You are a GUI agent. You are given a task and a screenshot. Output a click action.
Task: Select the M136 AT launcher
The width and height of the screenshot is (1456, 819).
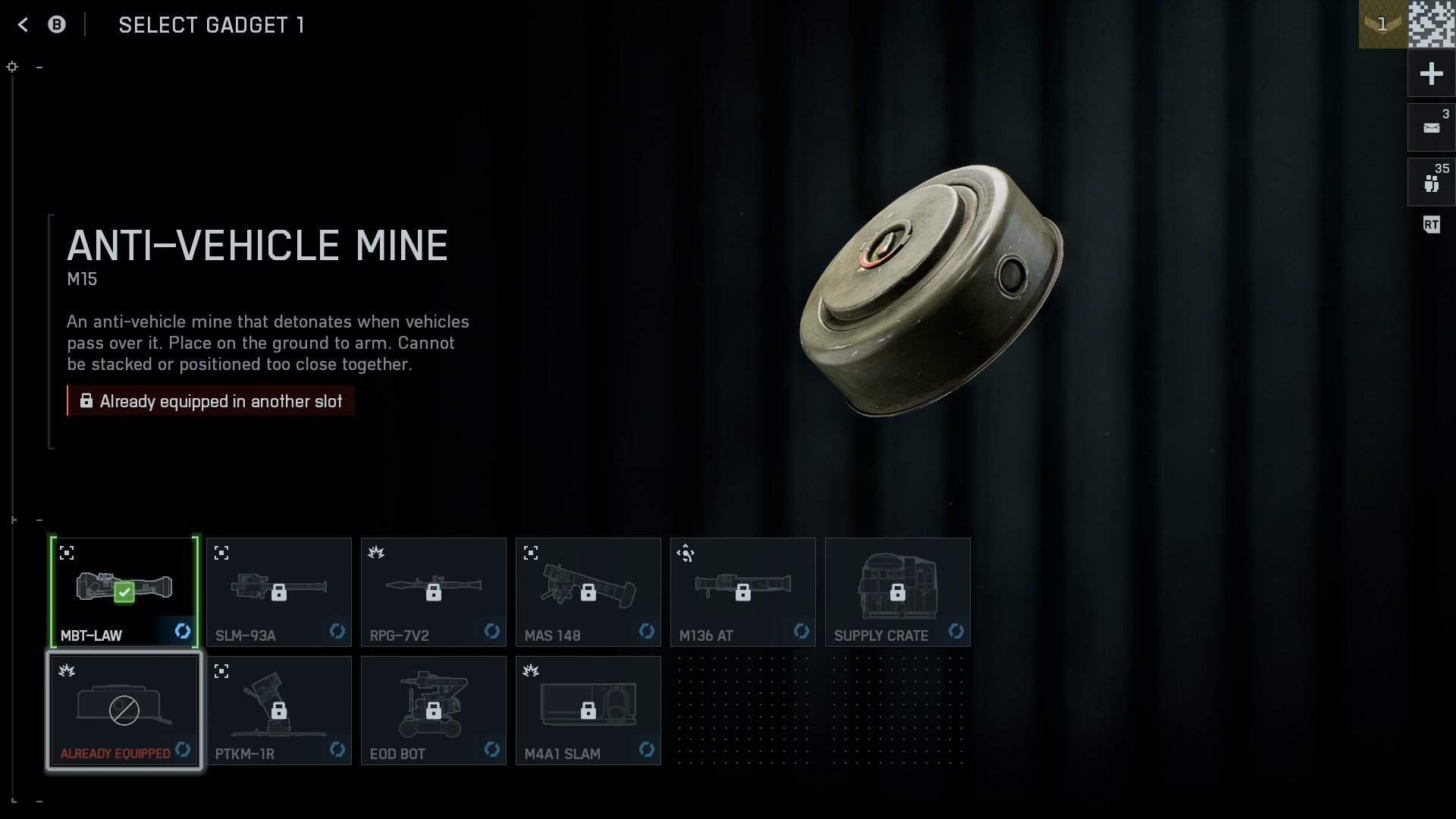[x=743, y=591]
